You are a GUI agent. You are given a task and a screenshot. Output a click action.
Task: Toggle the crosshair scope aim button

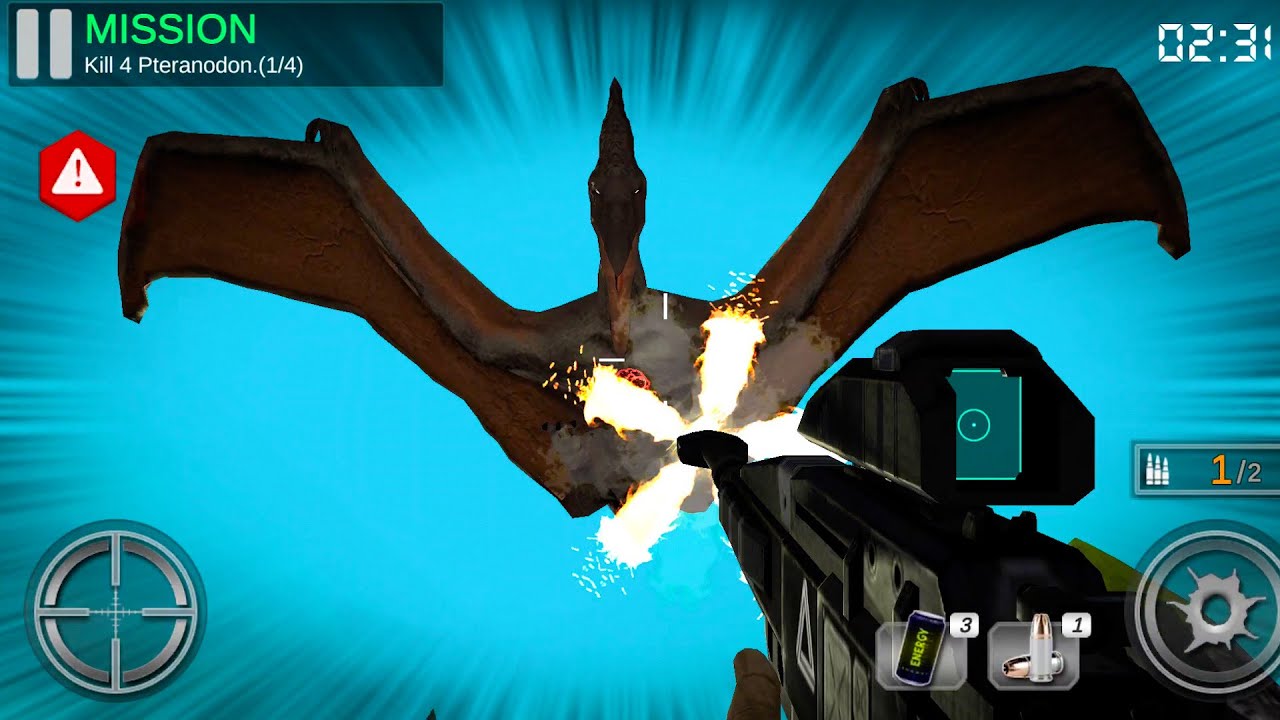pyautogui.click(x=114, y=608)
